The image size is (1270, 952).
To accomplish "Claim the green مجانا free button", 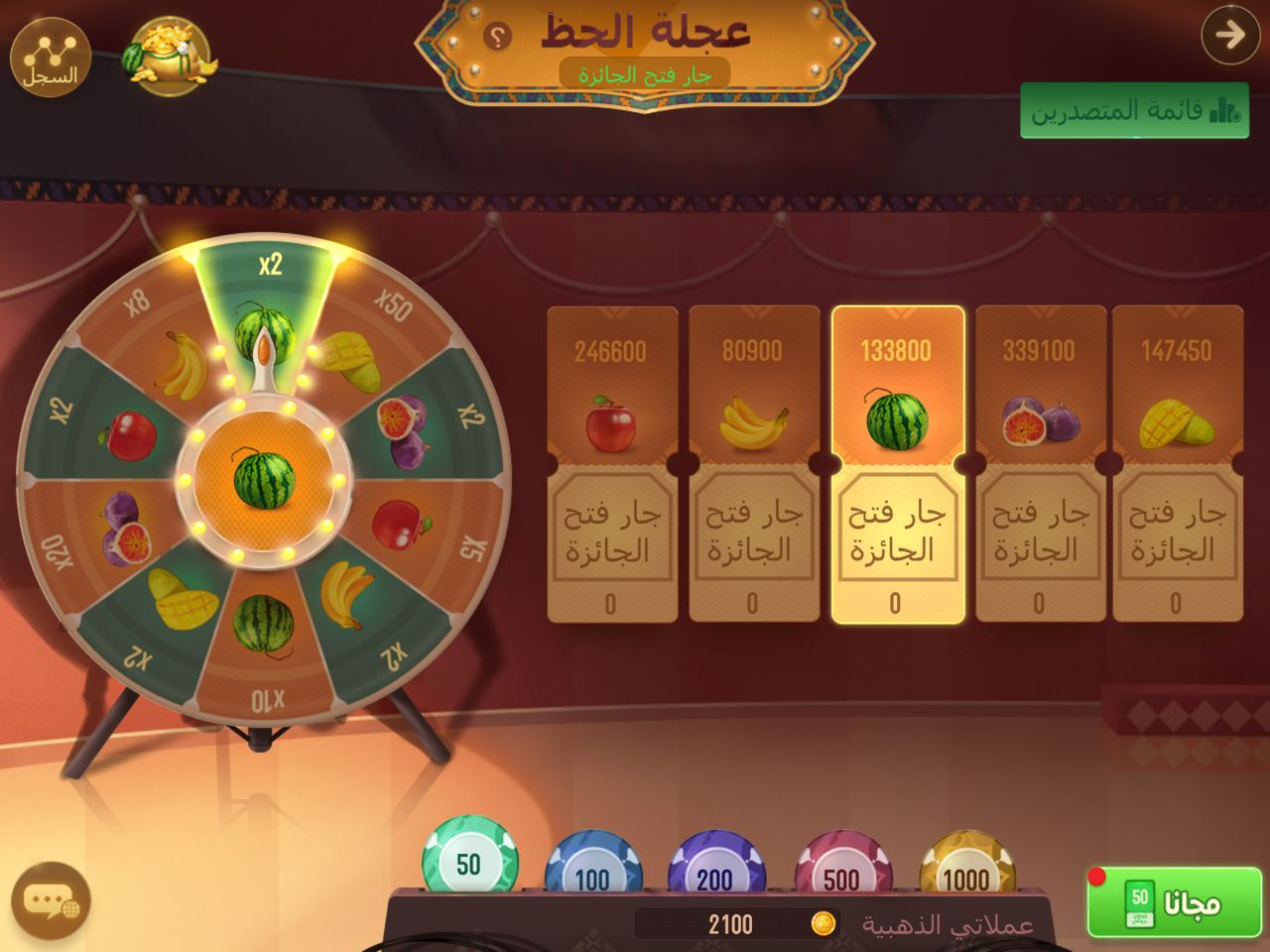I will pos(1177,902).
